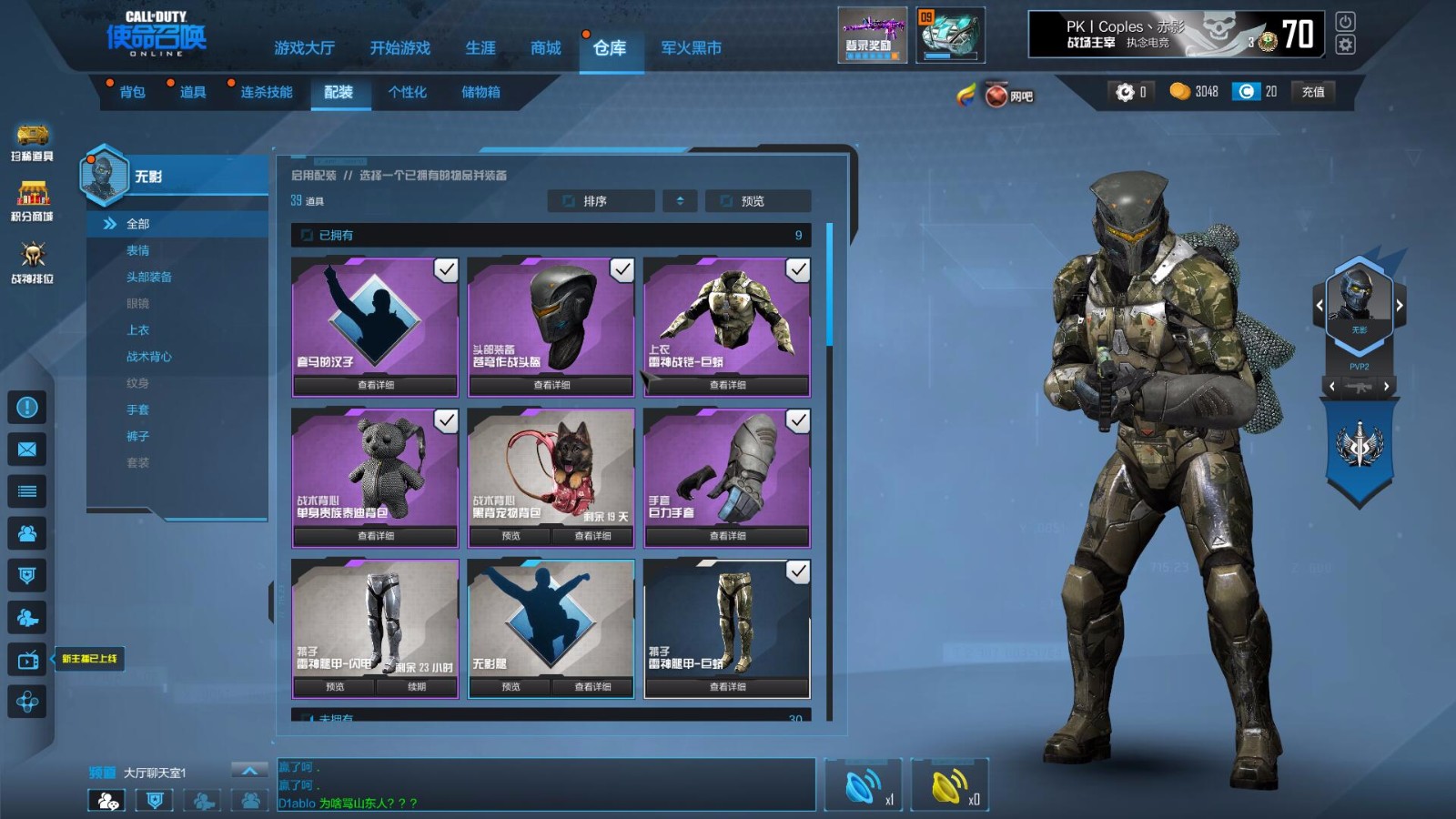Open the 游戏大厅 lobby tab

[x=304, y=48]
